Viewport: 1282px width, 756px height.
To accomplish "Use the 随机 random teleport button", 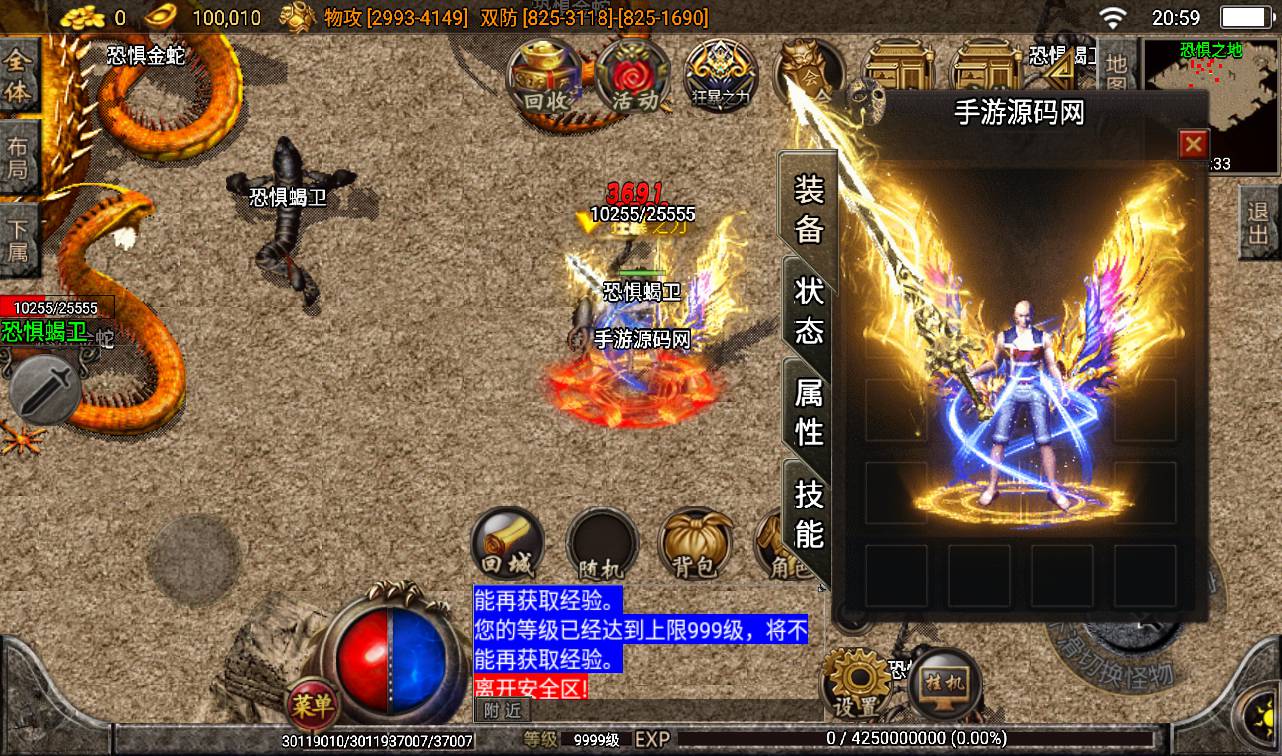I will coord(602,548).
